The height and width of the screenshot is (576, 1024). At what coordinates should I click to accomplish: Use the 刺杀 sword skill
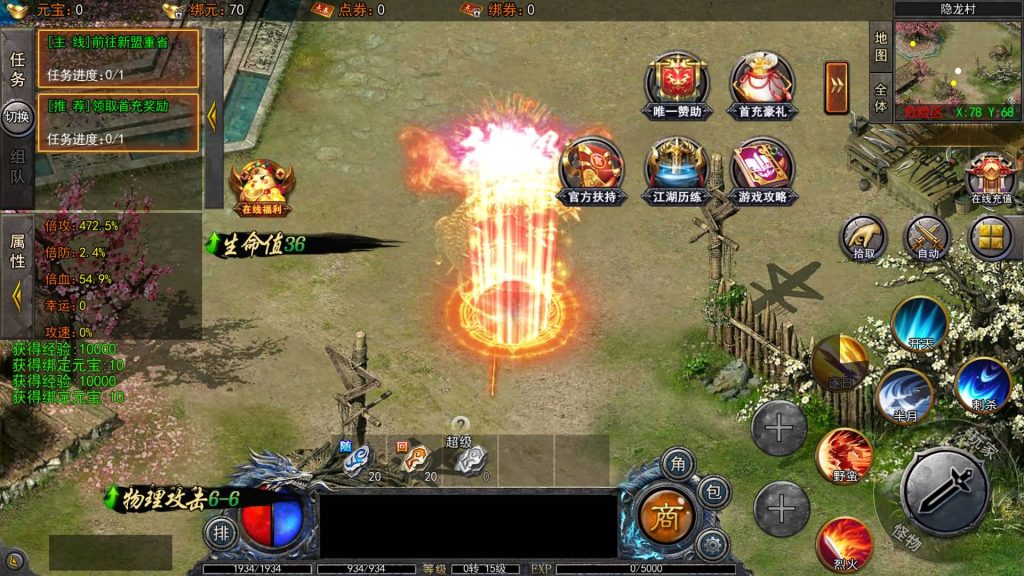(x=982, y=384)
